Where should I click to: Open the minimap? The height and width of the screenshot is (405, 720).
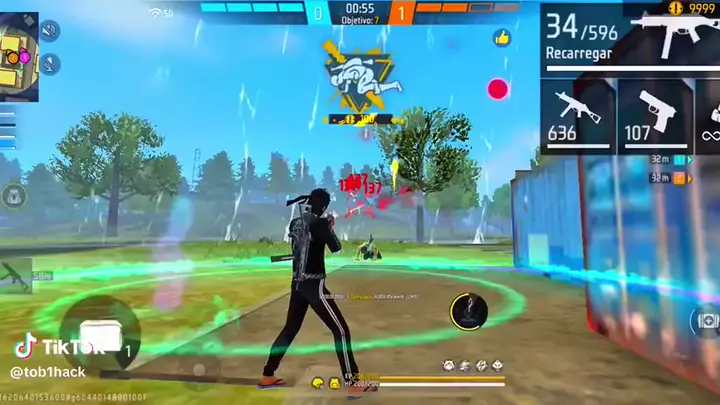(19, 55)
